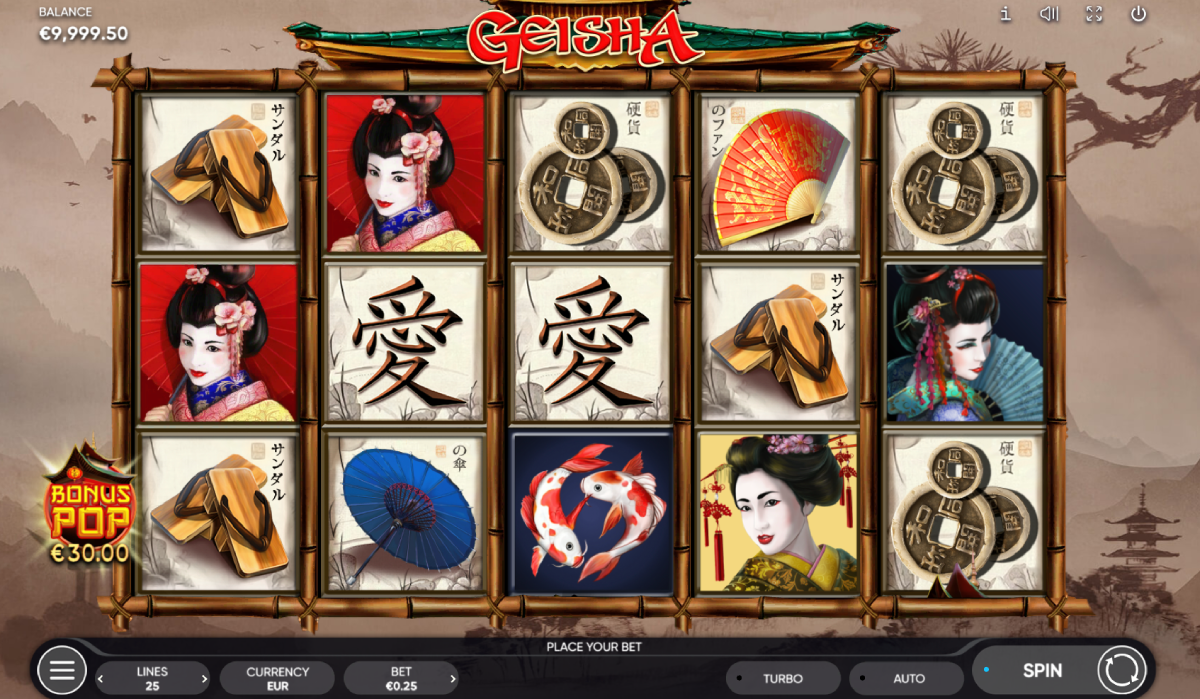
Task: Show the game info
Action: point(1006,14)
